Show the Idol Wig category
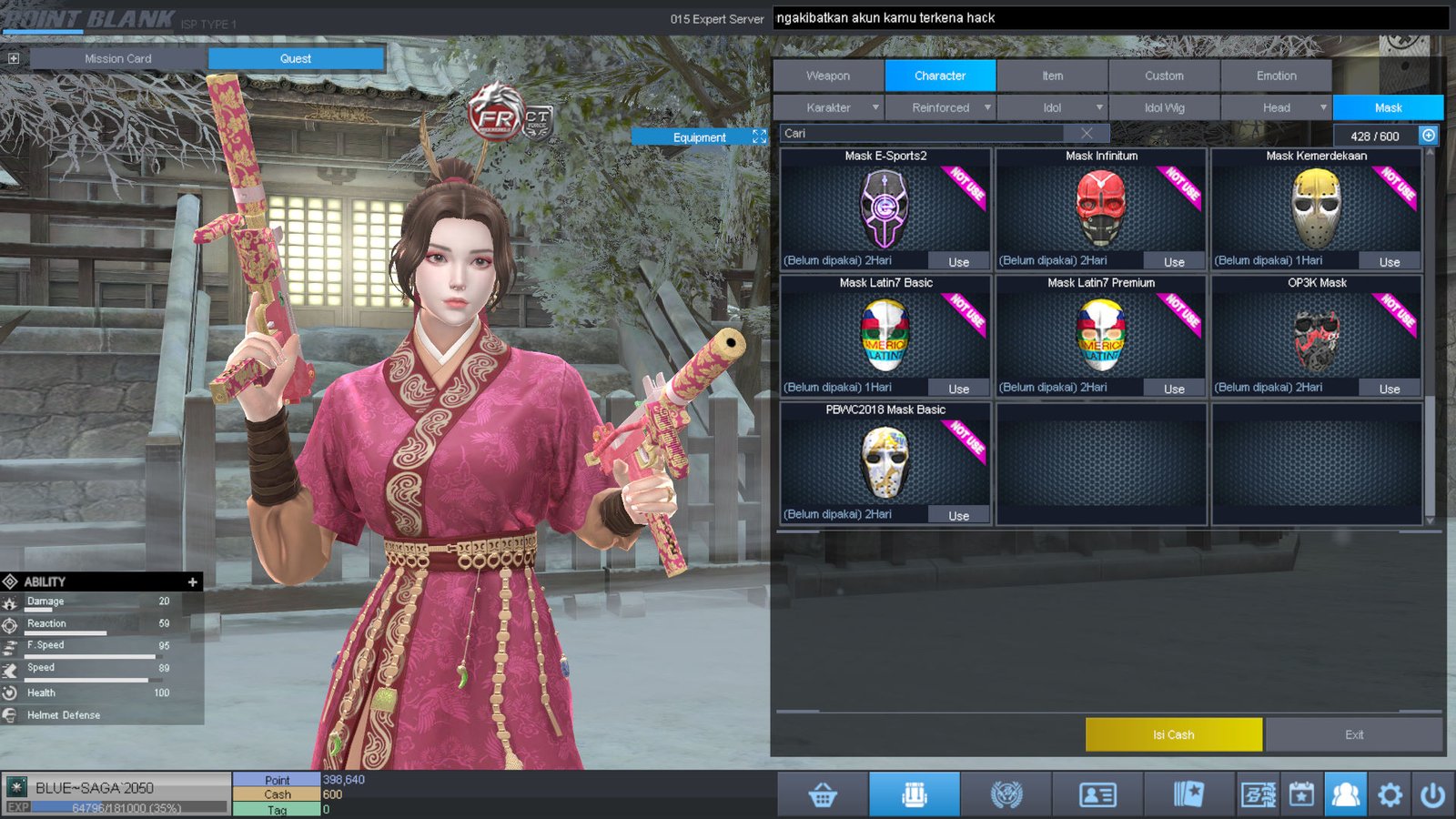 click(x=1164, y=107)
